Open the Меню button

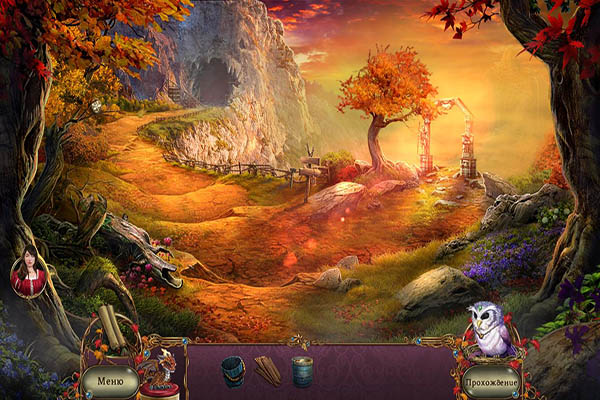[x=110, y=380]
